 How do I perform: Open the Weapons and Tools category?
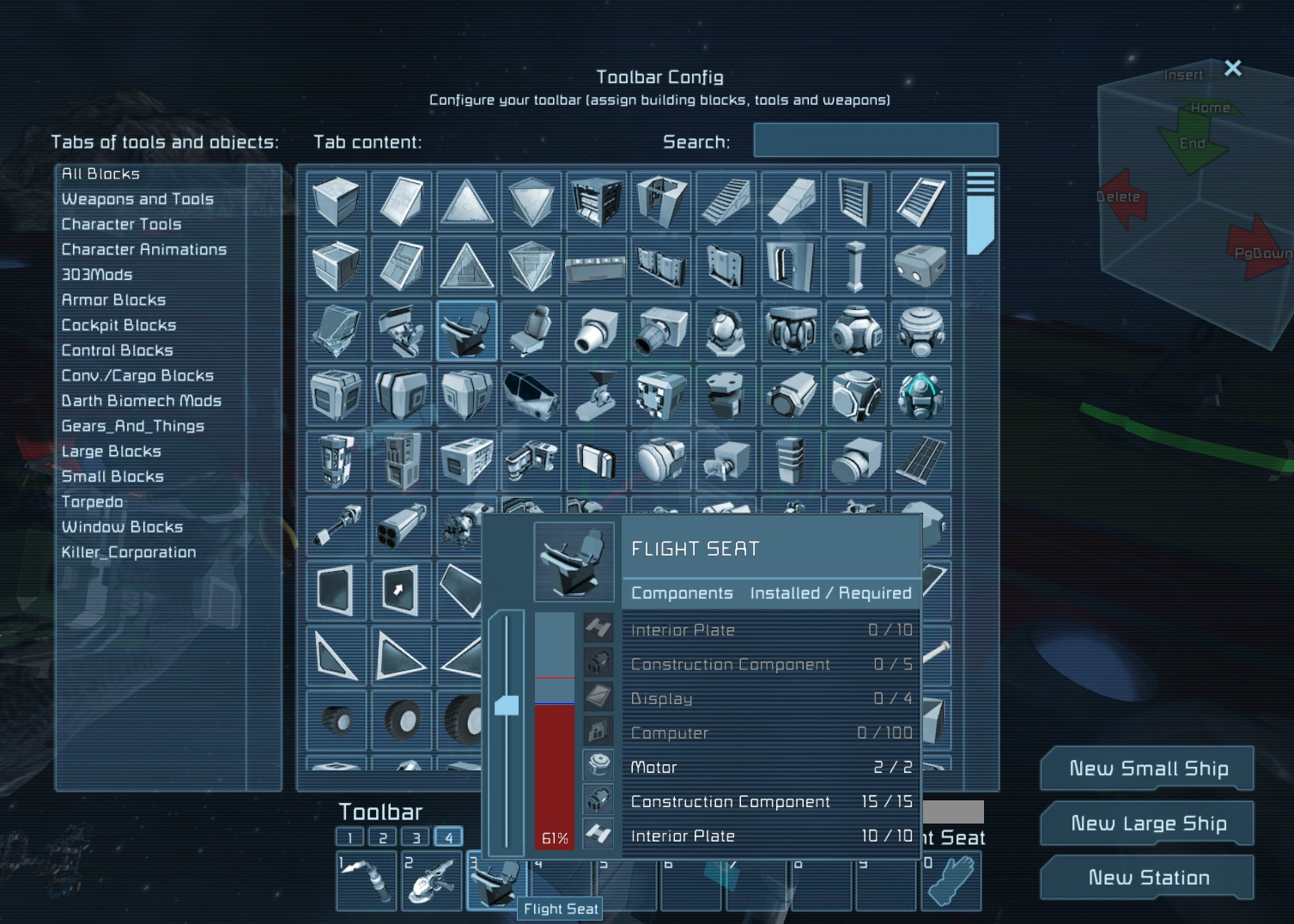point(137,198)
